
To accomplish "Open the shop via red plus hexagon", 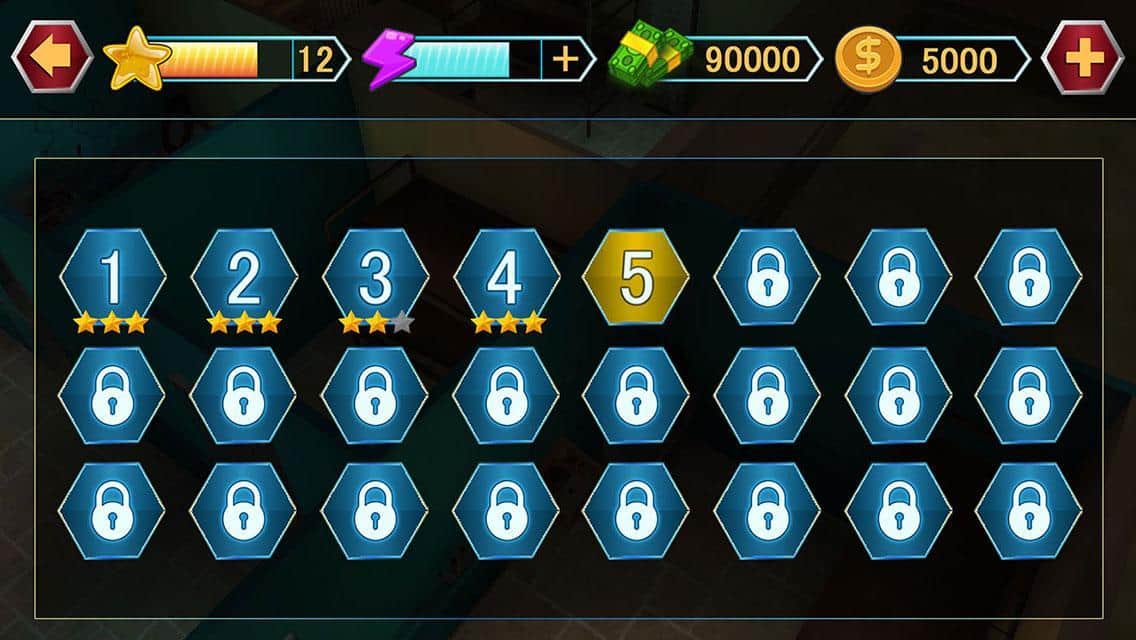I will (x=1082, y=58).
